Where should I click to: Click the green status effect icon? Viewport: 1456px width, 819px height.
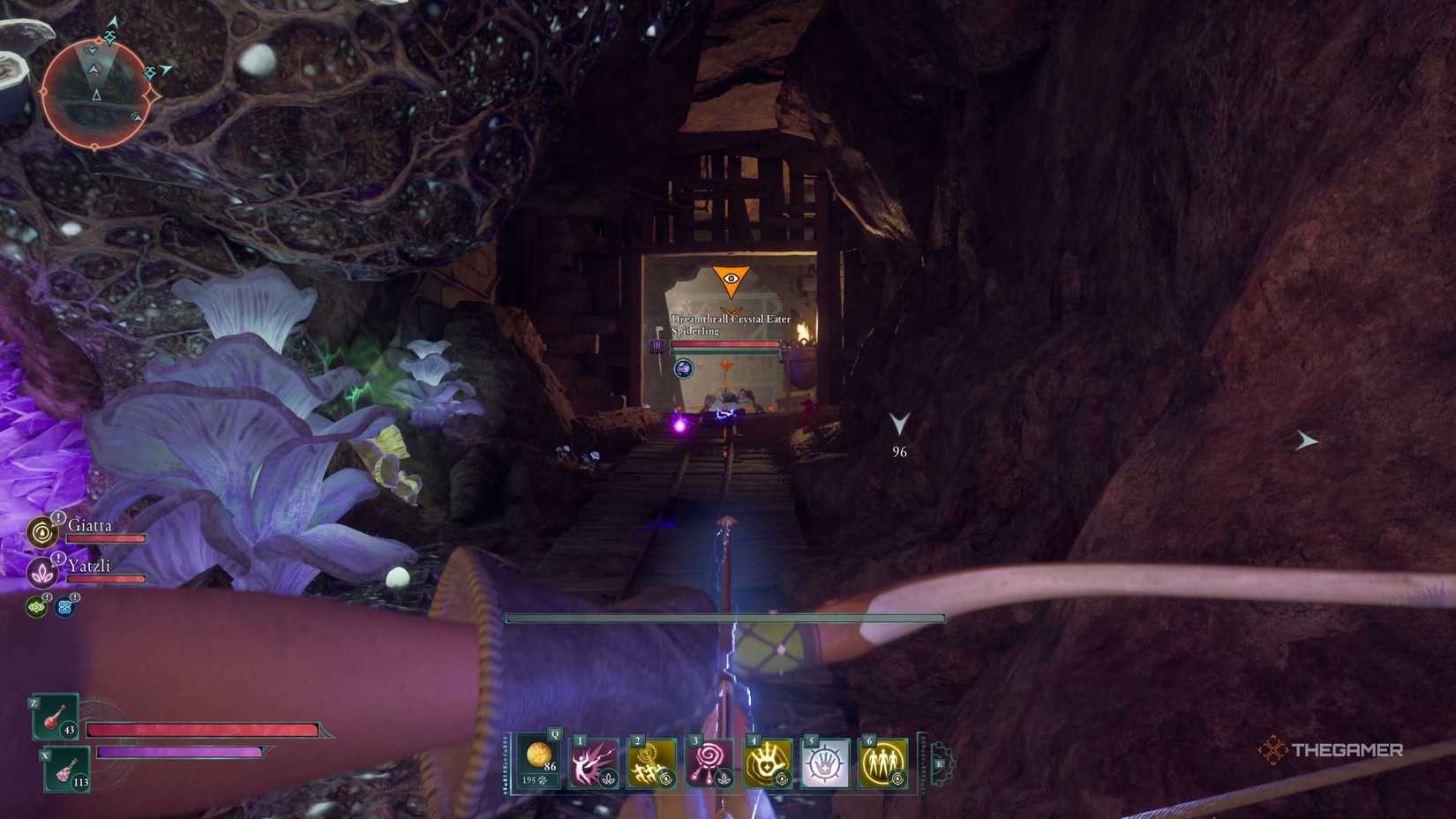[37, 606]
